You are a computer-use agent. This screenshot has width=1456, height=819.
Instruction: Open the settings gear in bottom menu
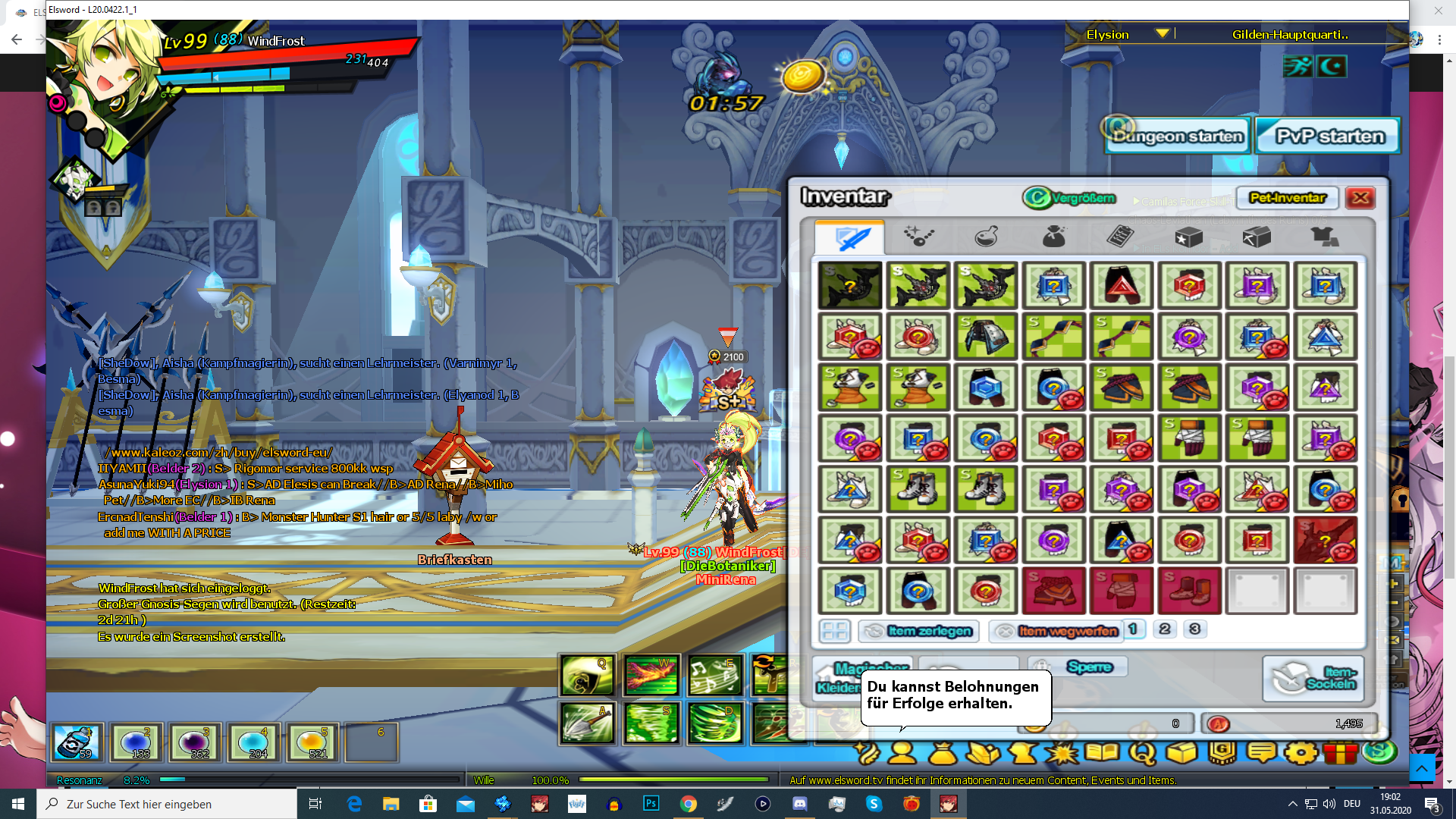coord(1301,752)
